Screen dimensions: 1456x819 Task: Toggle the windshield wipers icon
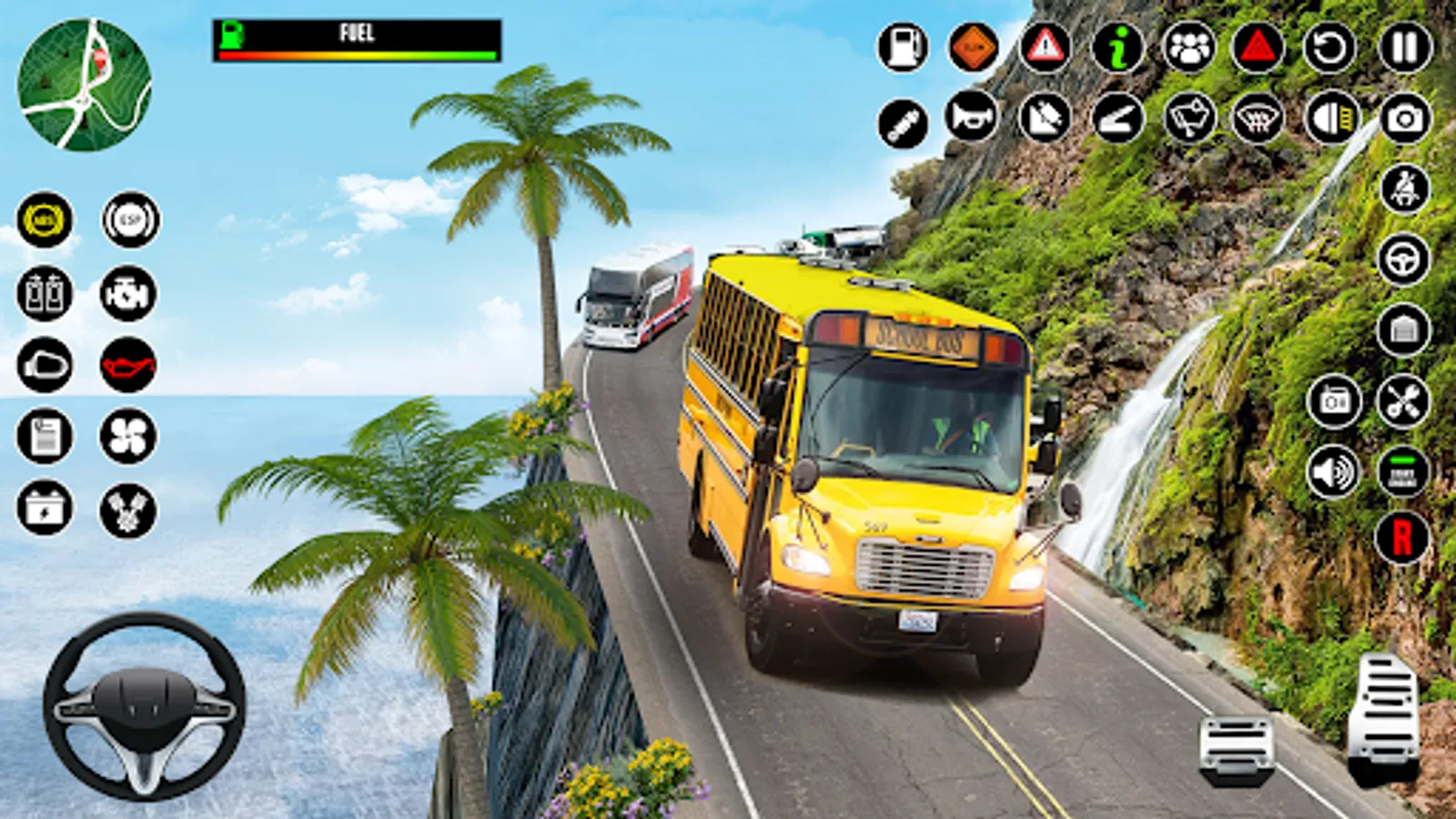1189,118
